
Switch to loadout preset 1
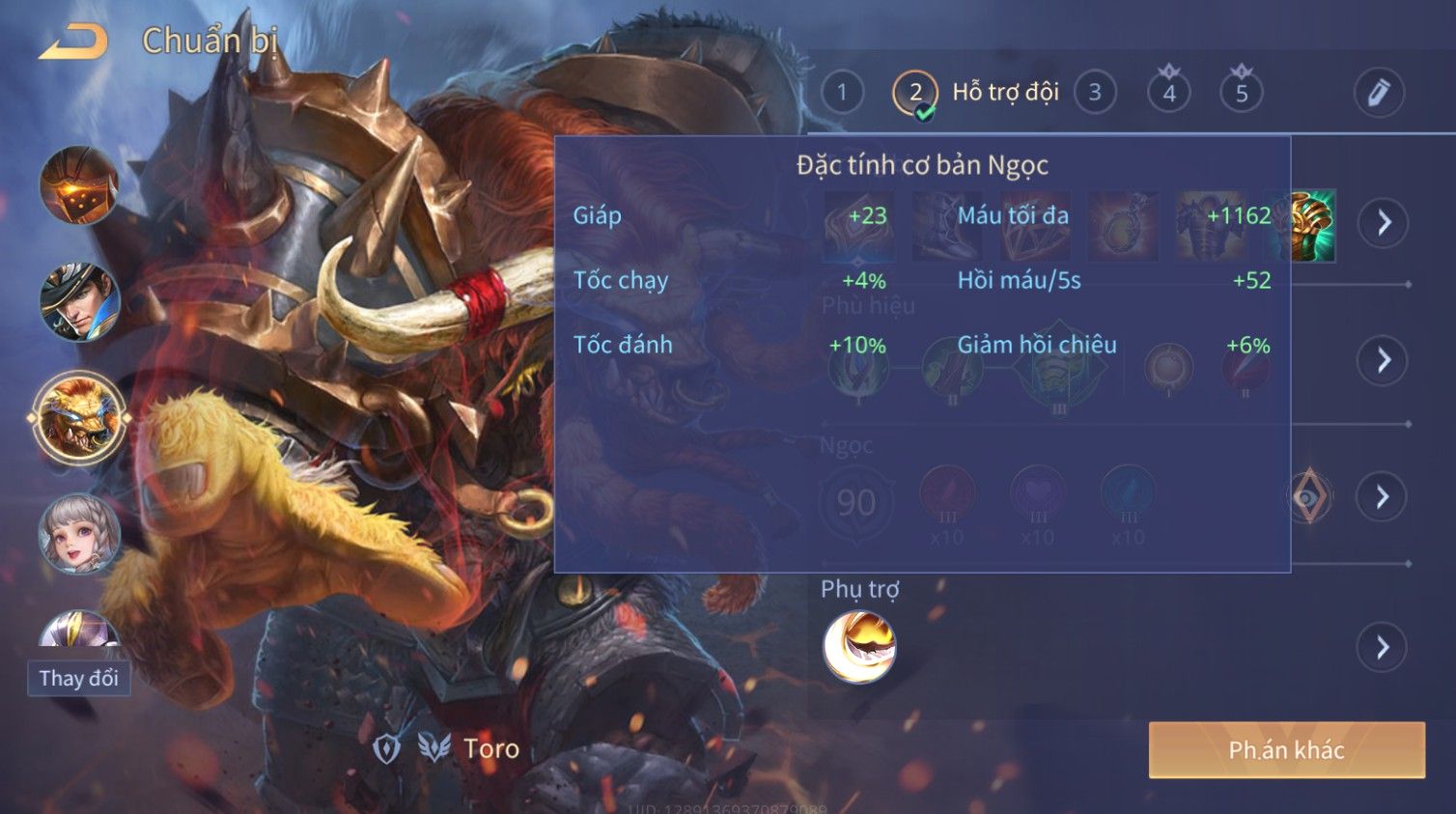pos(842,93)
